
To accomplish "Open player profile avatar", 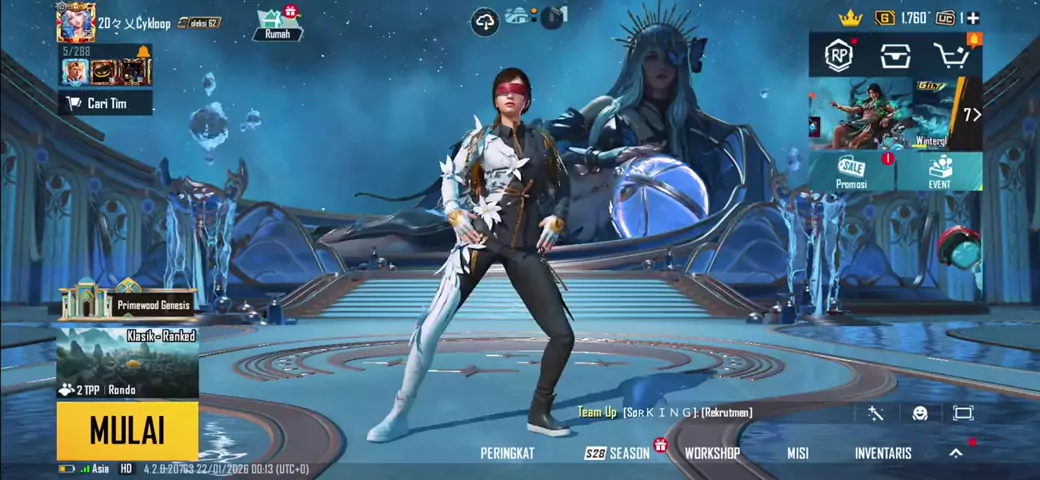I will 76,23.
